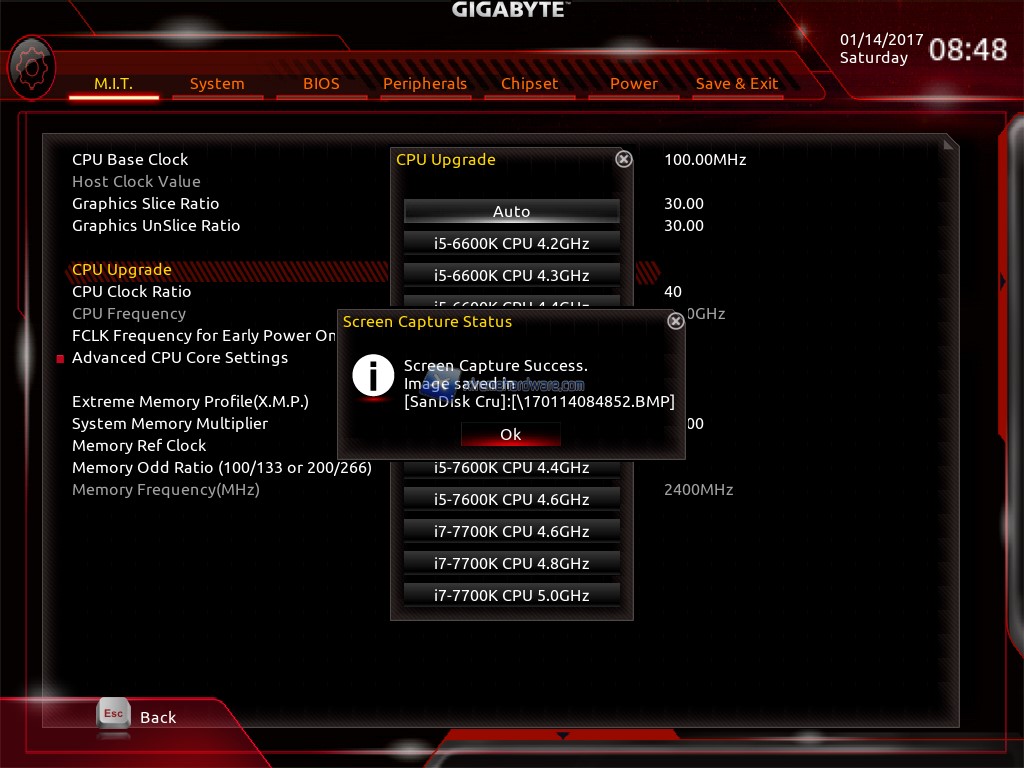This screenshot has height=768, width=1024.
Task: Select i7-7700K CPU 5.0GHz preset
Action: (x=511, y=595)
